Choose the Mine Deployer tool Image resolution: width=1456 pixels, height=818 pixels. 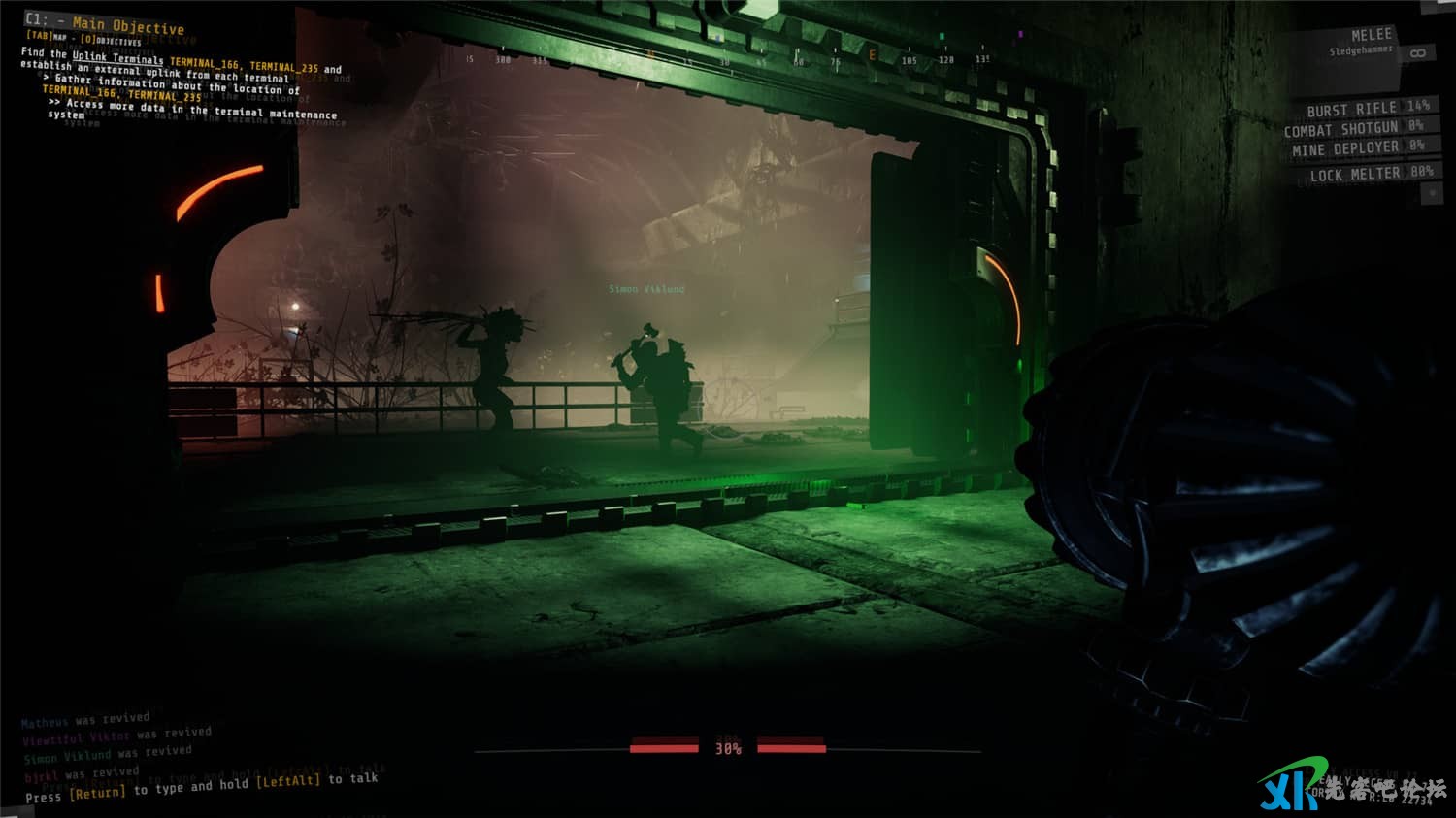1357,148
